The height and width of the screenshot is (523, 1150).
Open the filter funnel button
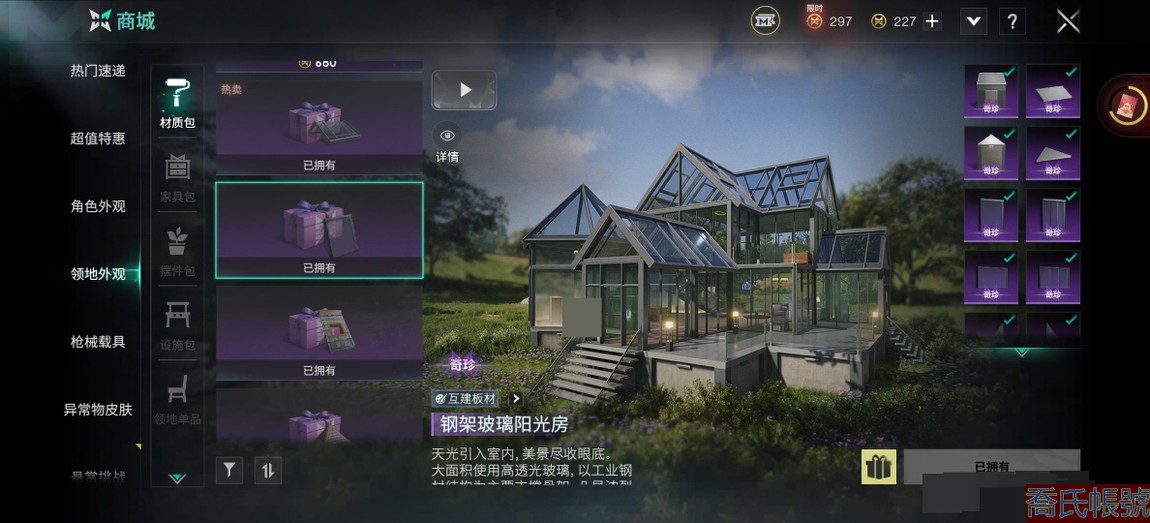[229, 469]
